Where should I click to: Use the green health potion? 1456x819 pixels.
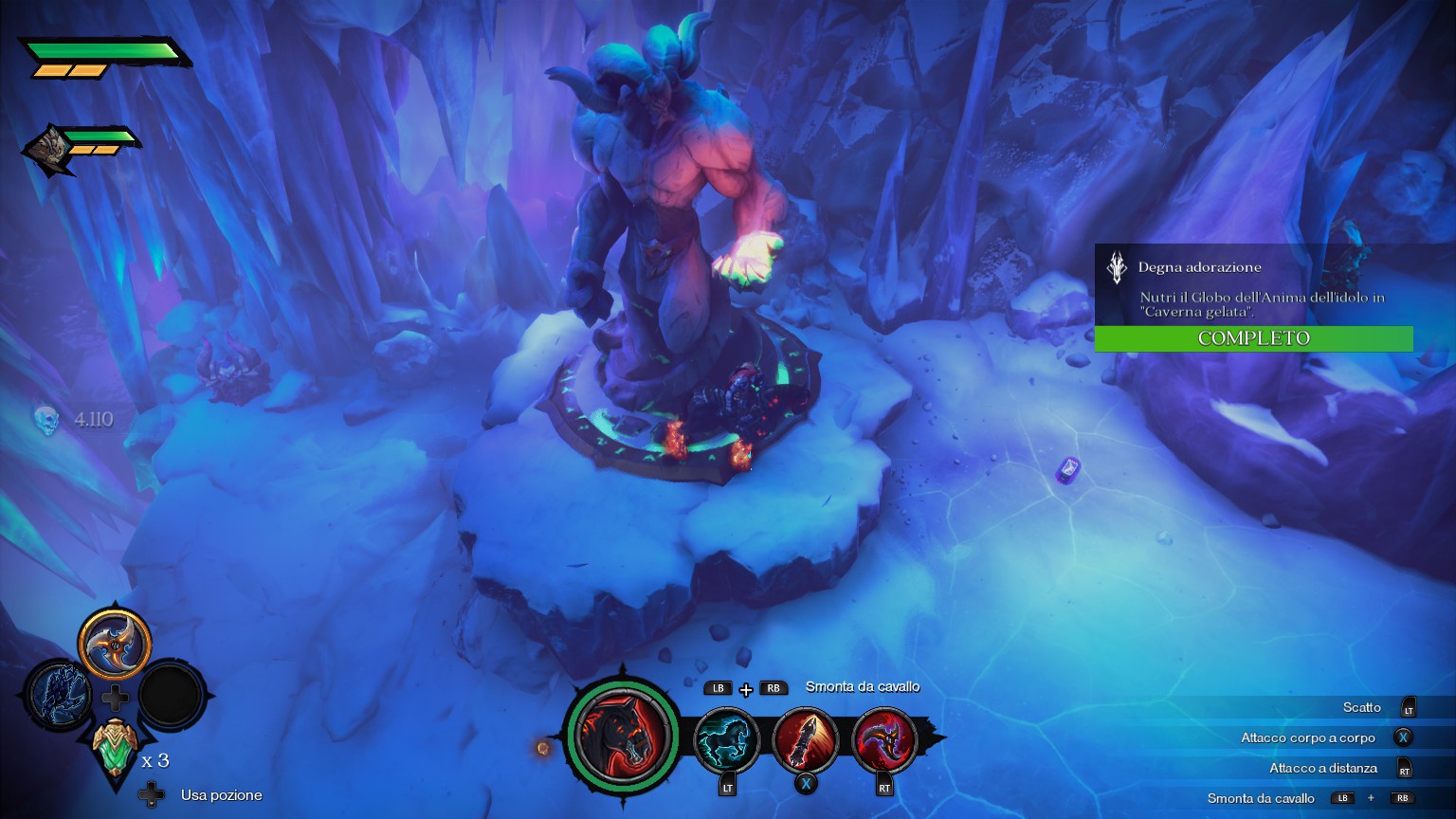[x=116, y=749]
